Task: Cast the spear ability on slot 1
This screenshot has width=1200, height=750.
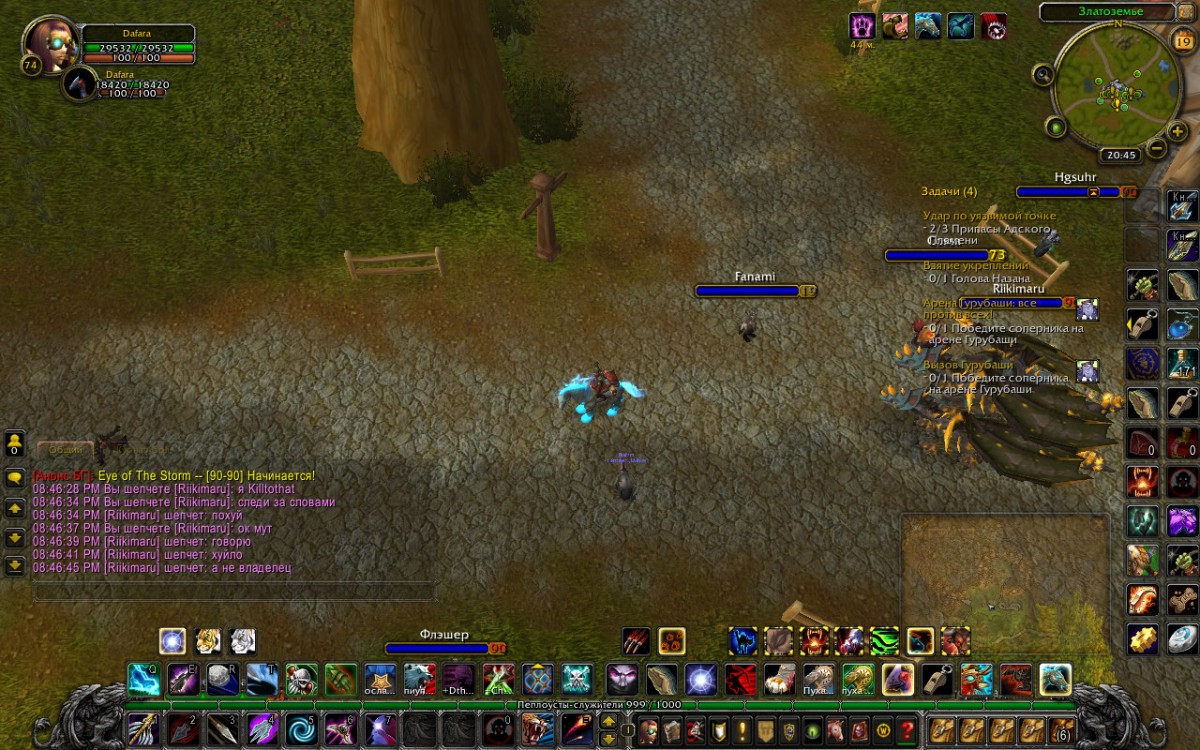Action: pyautogui.click(x=142, y=729)
